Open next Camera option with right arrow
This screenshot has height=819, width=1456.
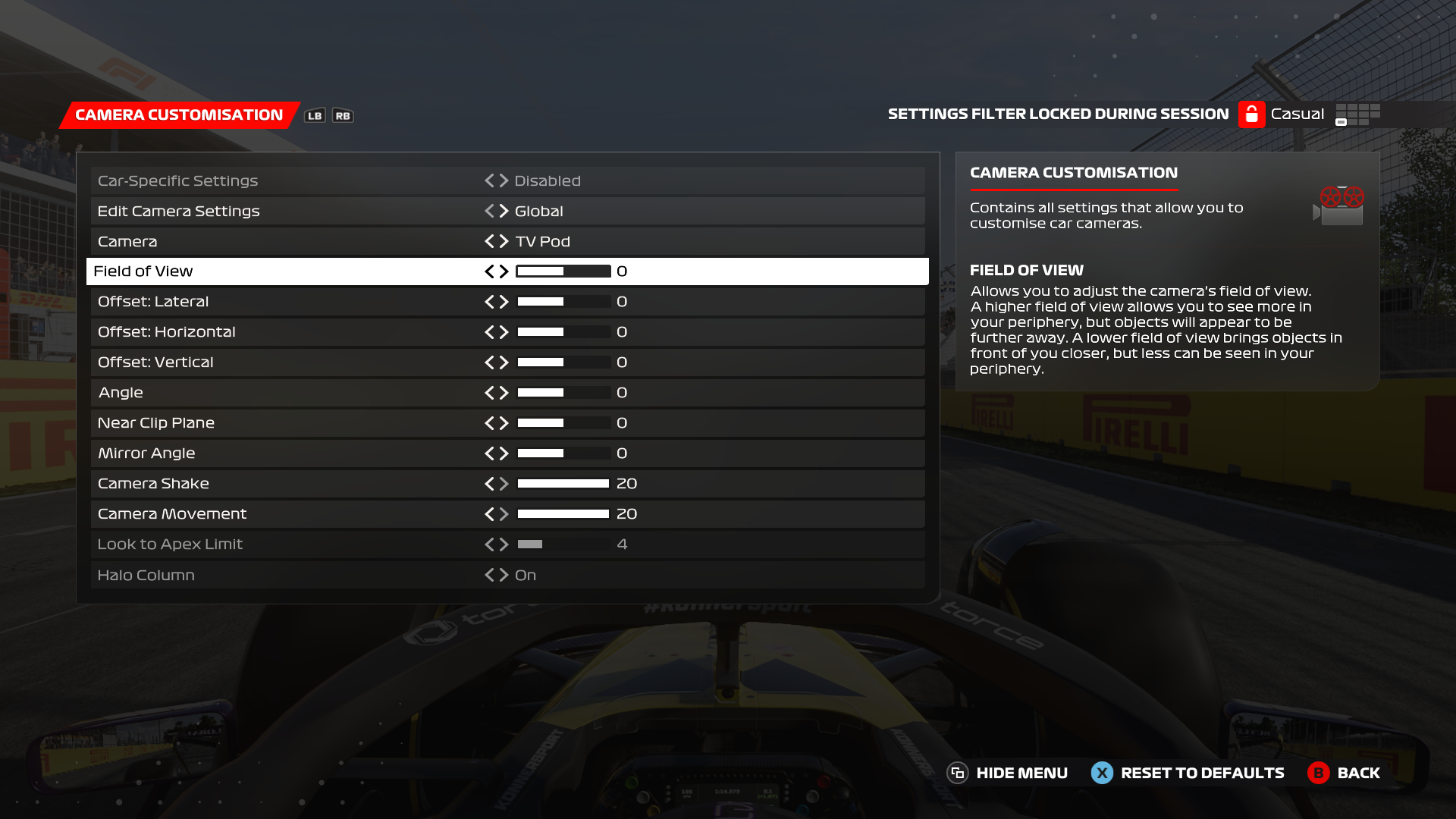pyautogui.click(x=504, y=241)
